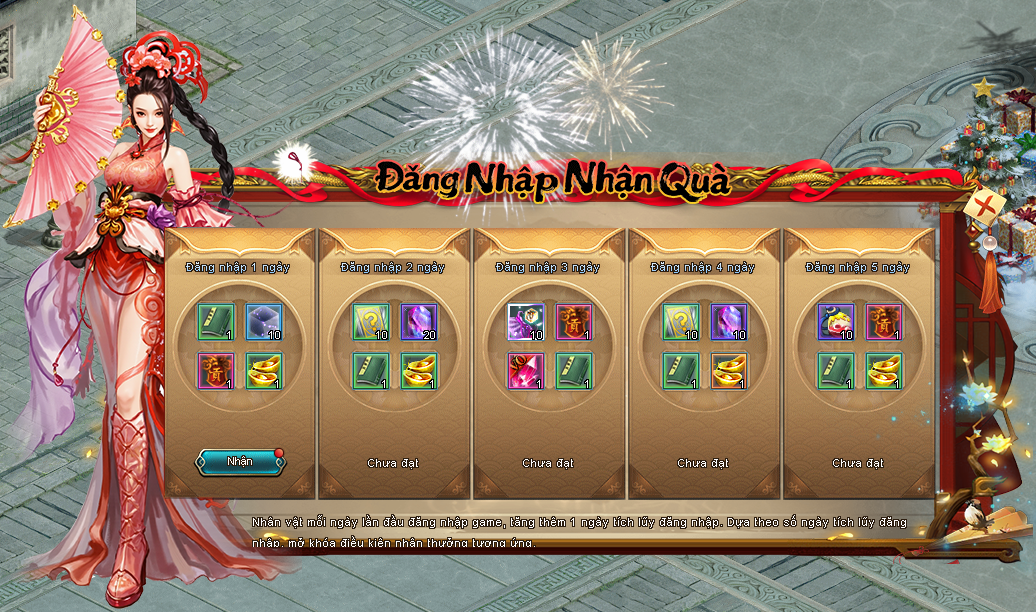Inspect the potion bag item in day 5

pos(836,322)
